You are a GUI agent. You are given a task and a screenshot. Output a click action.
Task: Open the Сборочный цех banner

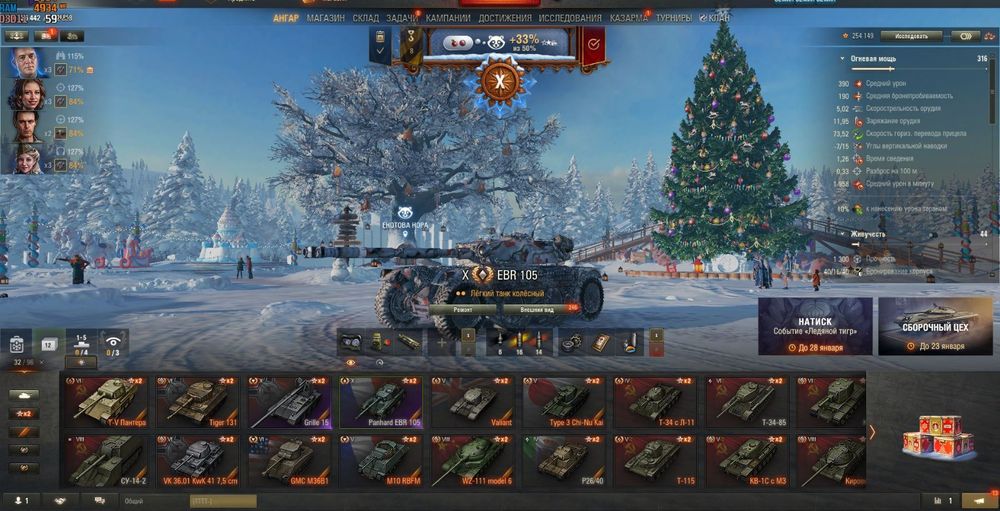tap(935, 326)
